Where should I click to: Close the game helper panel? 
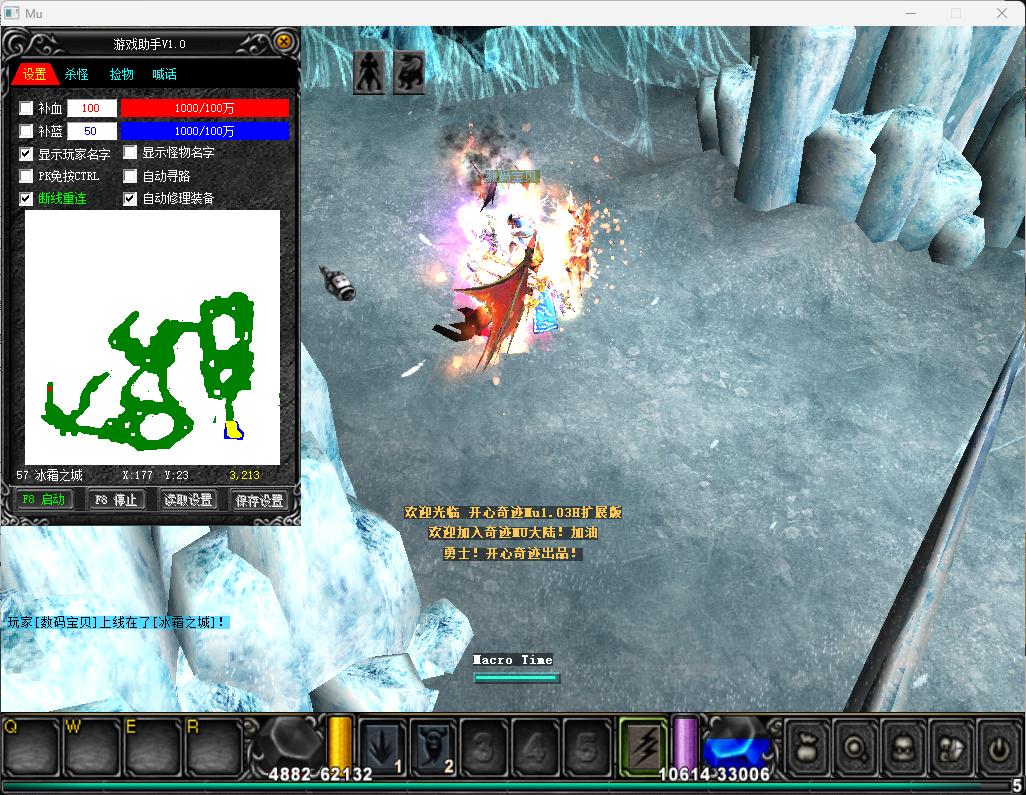pos(284,42)
